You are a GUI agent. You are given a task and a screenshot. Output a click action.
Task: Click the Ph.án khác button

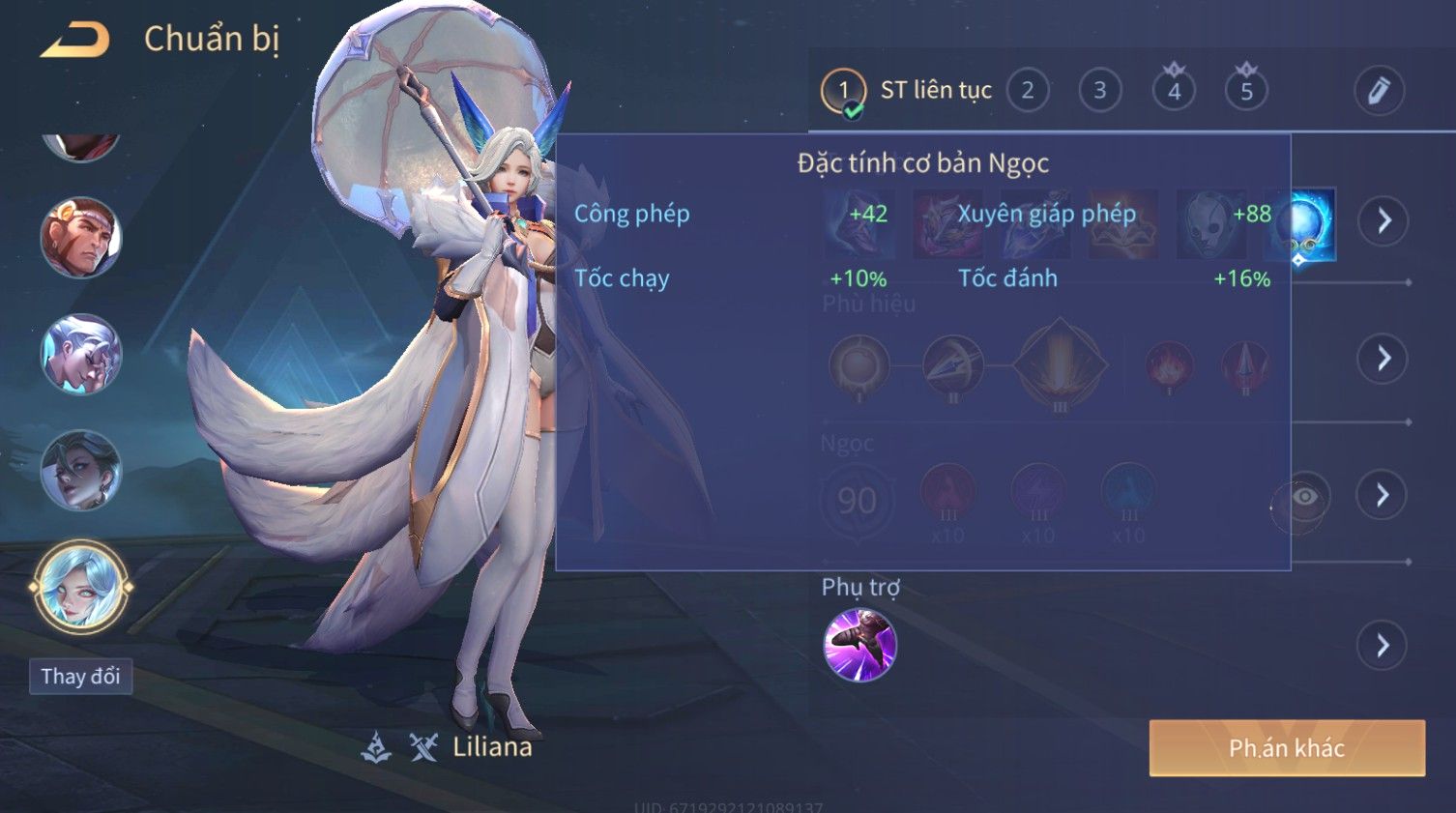[1287, 748]
